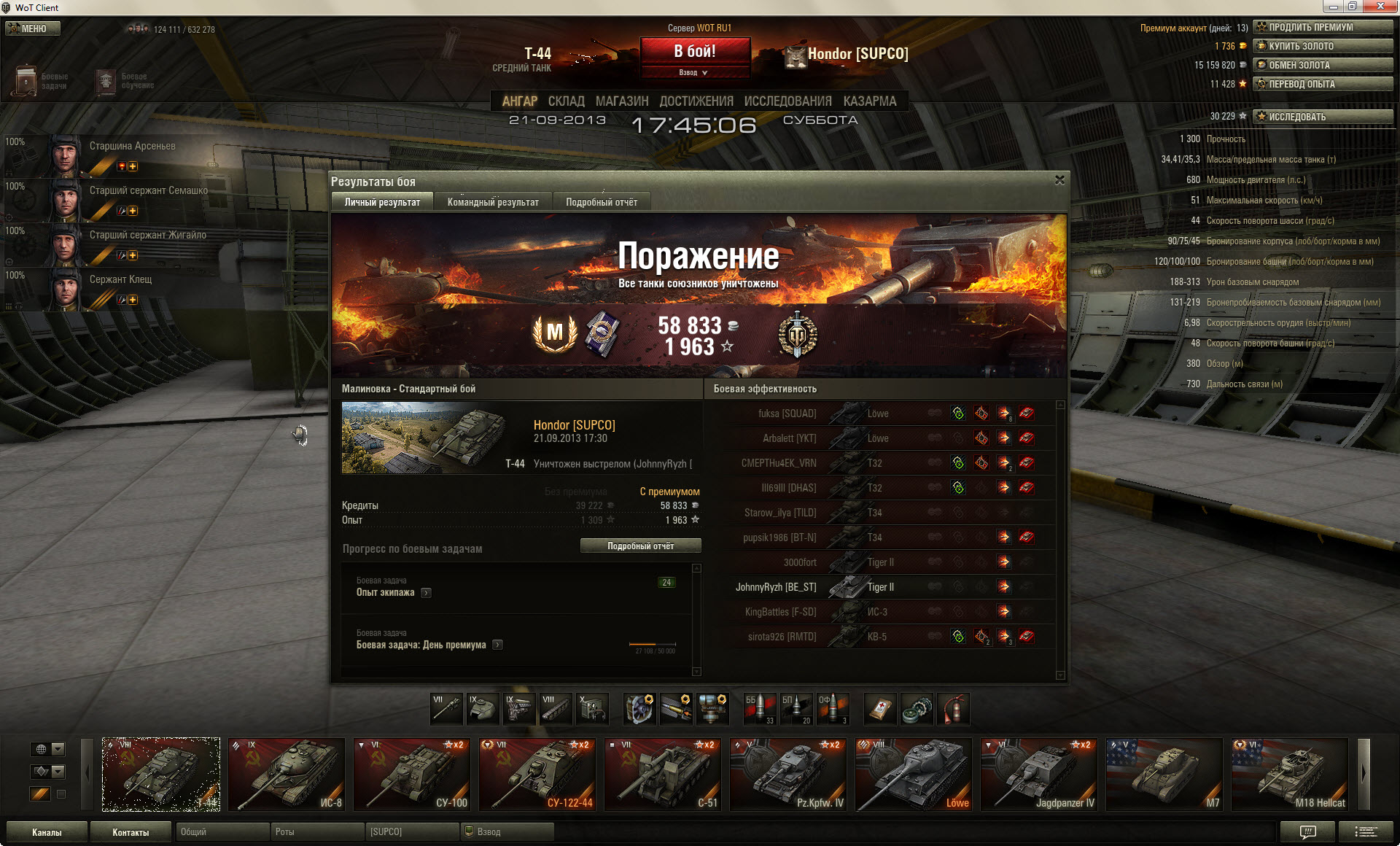Select the Личный результат tab

[x=382, y=202]
